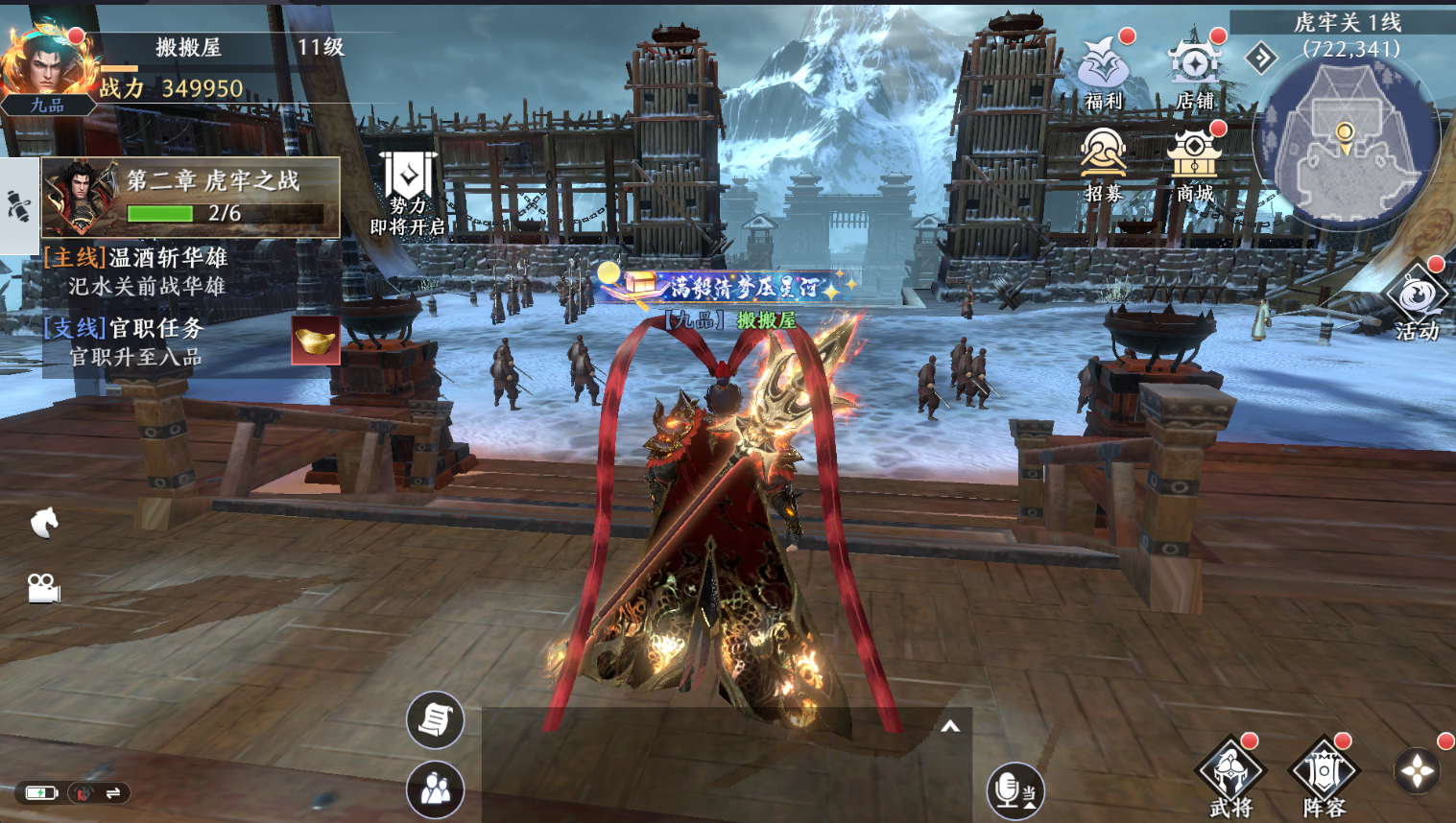Open the 商城 mall
1456x823 pixels.
1194,163
